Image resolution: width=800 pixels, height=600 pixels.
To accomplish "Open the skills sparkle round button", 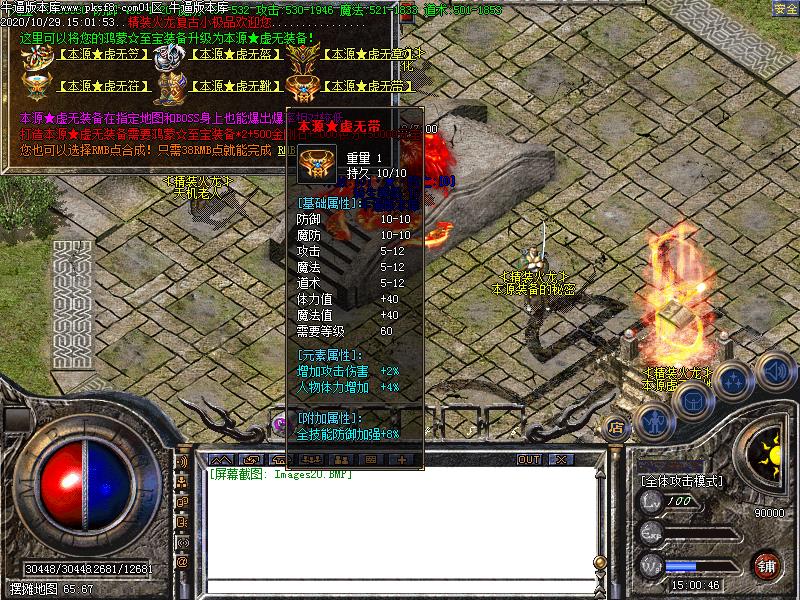I will 734,380.
